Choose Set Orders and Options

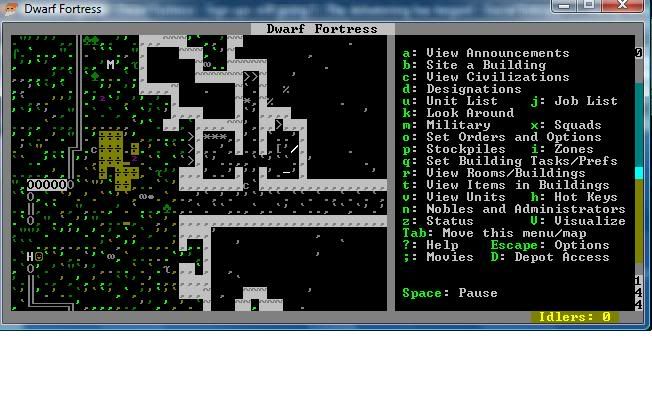click(513, 137)
